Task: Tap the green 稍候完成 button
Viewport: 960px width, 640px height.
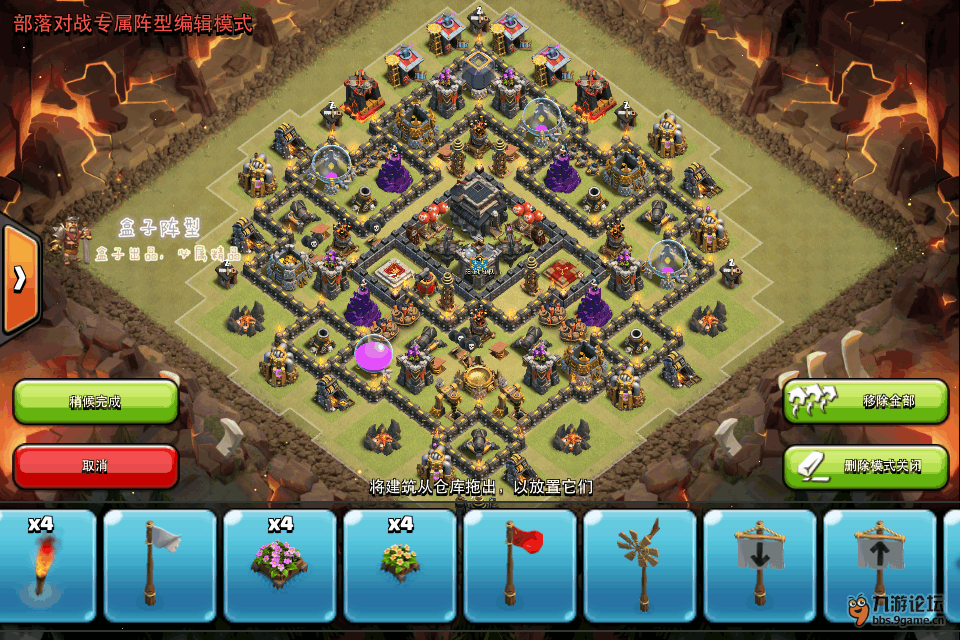Action: (95, 401)
